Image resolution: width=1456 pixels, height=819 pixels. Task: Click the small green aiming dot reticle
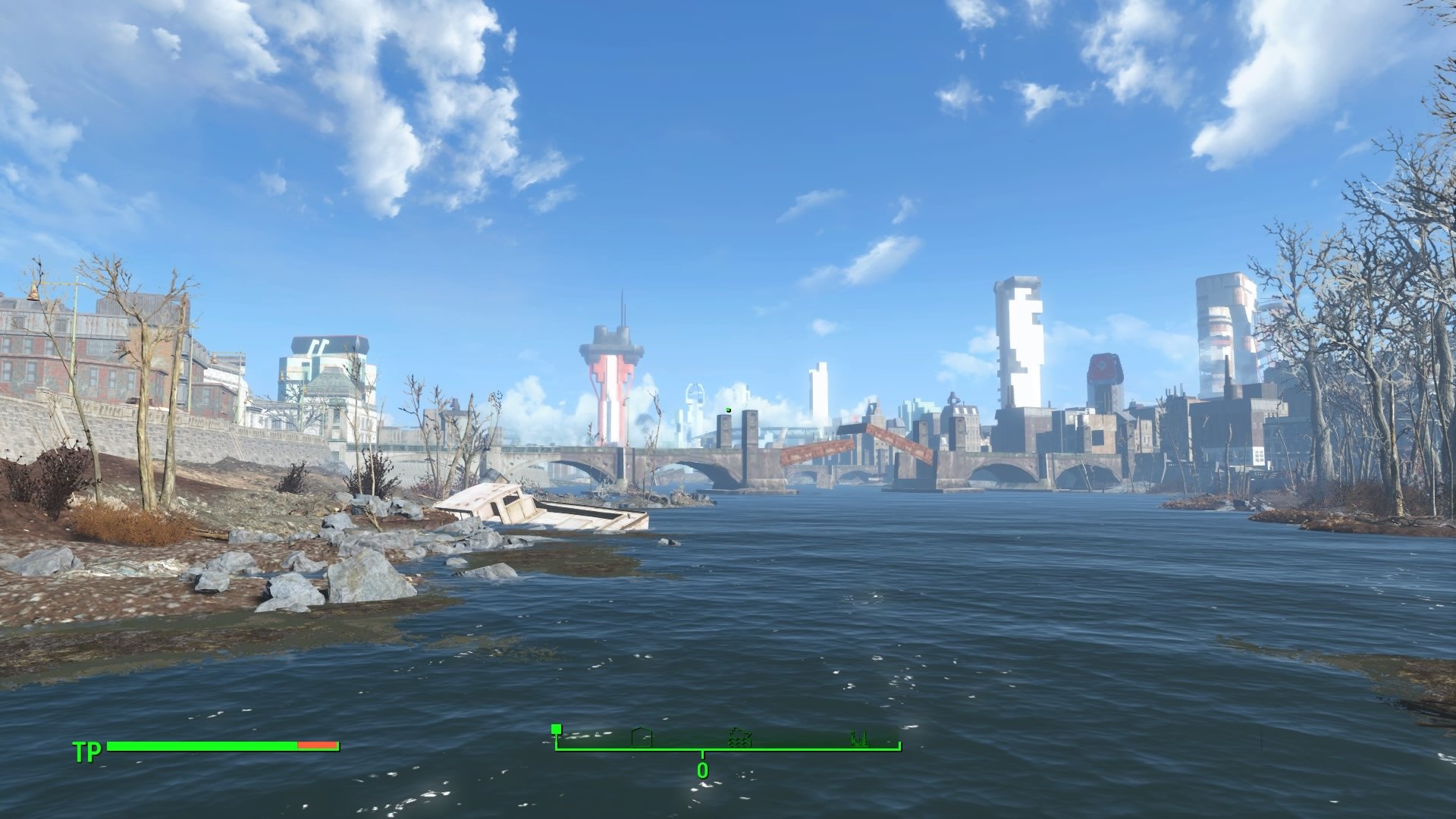[x=728, y=409]
